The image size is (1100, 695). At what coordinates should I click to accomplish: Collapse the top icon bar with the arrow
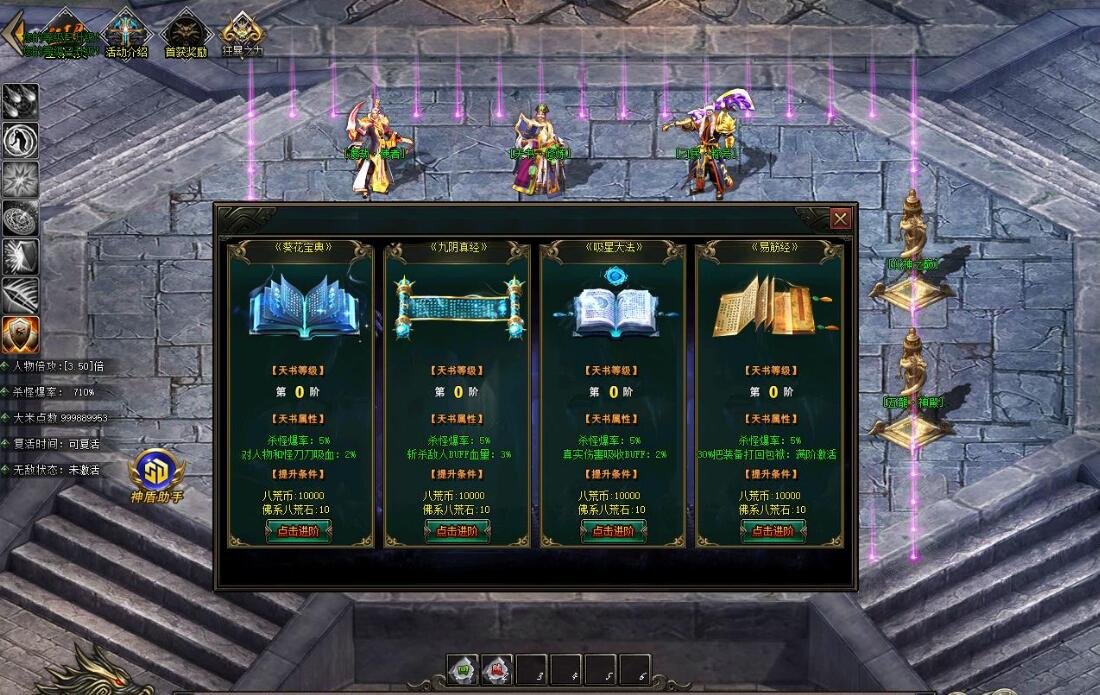click(12, 32)
